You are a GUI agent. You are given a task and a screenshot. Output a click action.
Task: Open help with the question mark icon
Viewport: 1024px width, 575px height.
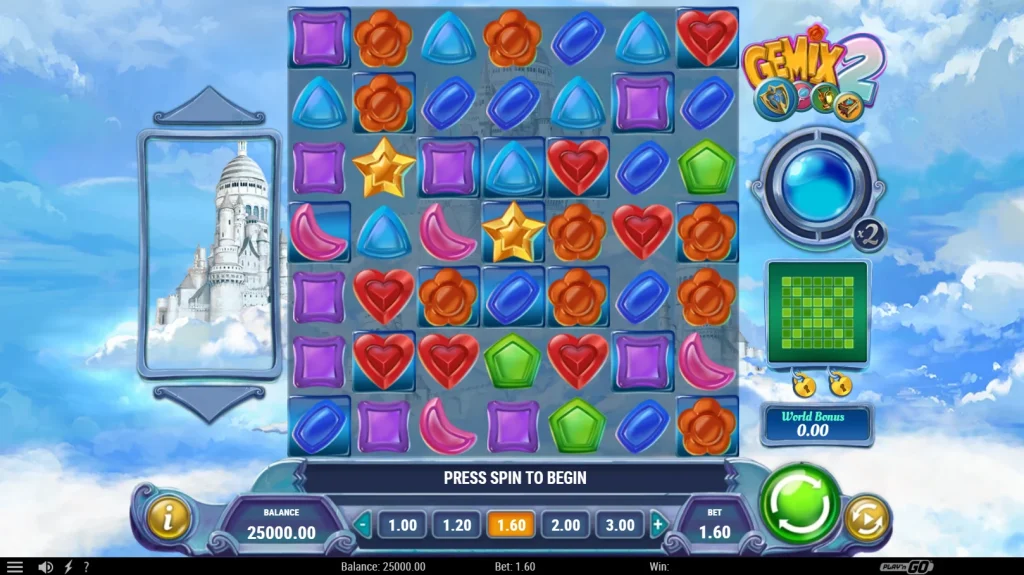86,567
